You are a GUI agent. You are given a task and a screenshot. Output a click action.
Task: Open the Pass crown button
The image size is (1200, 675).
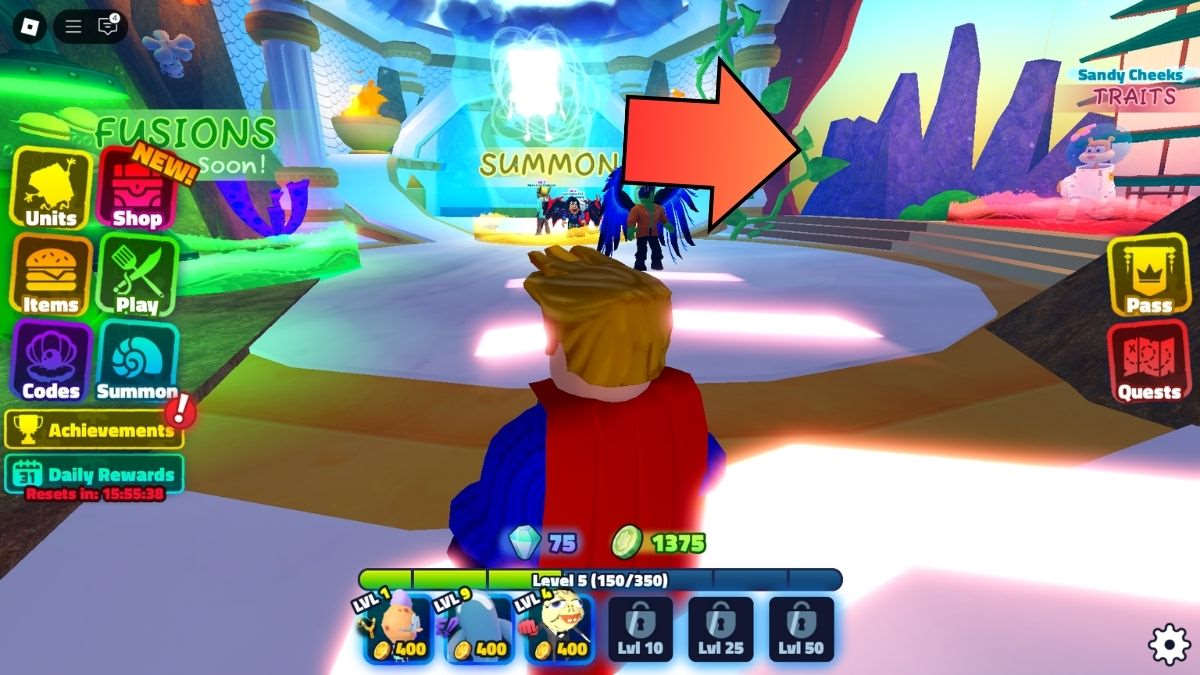pos(1149,275)
